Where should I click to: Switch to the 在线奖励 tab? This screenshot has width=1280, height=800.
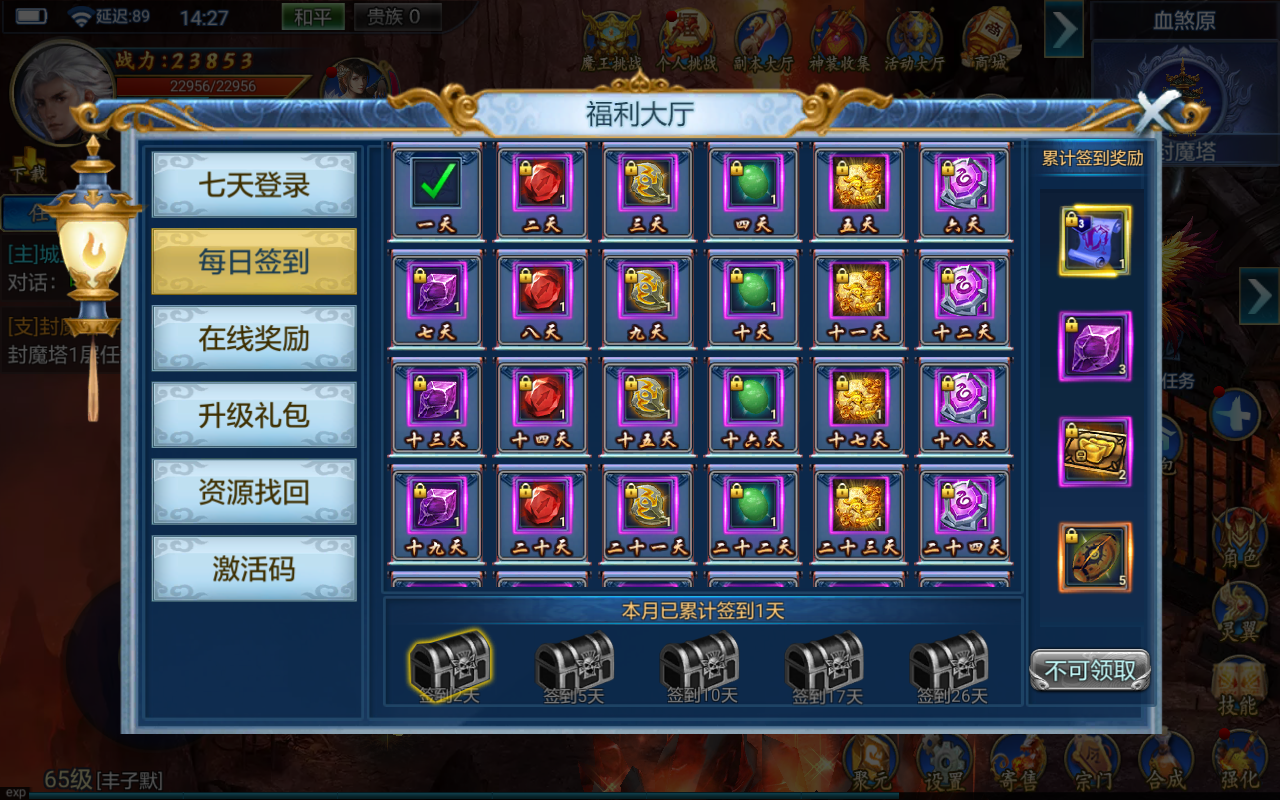[253, 337]
